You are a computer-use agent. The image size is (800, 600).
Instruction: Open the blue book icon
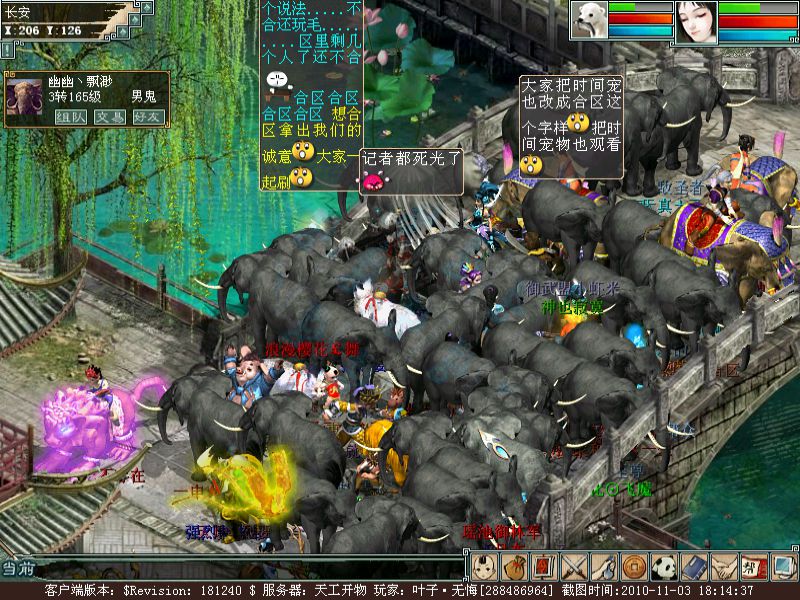(x=695, y=567)
